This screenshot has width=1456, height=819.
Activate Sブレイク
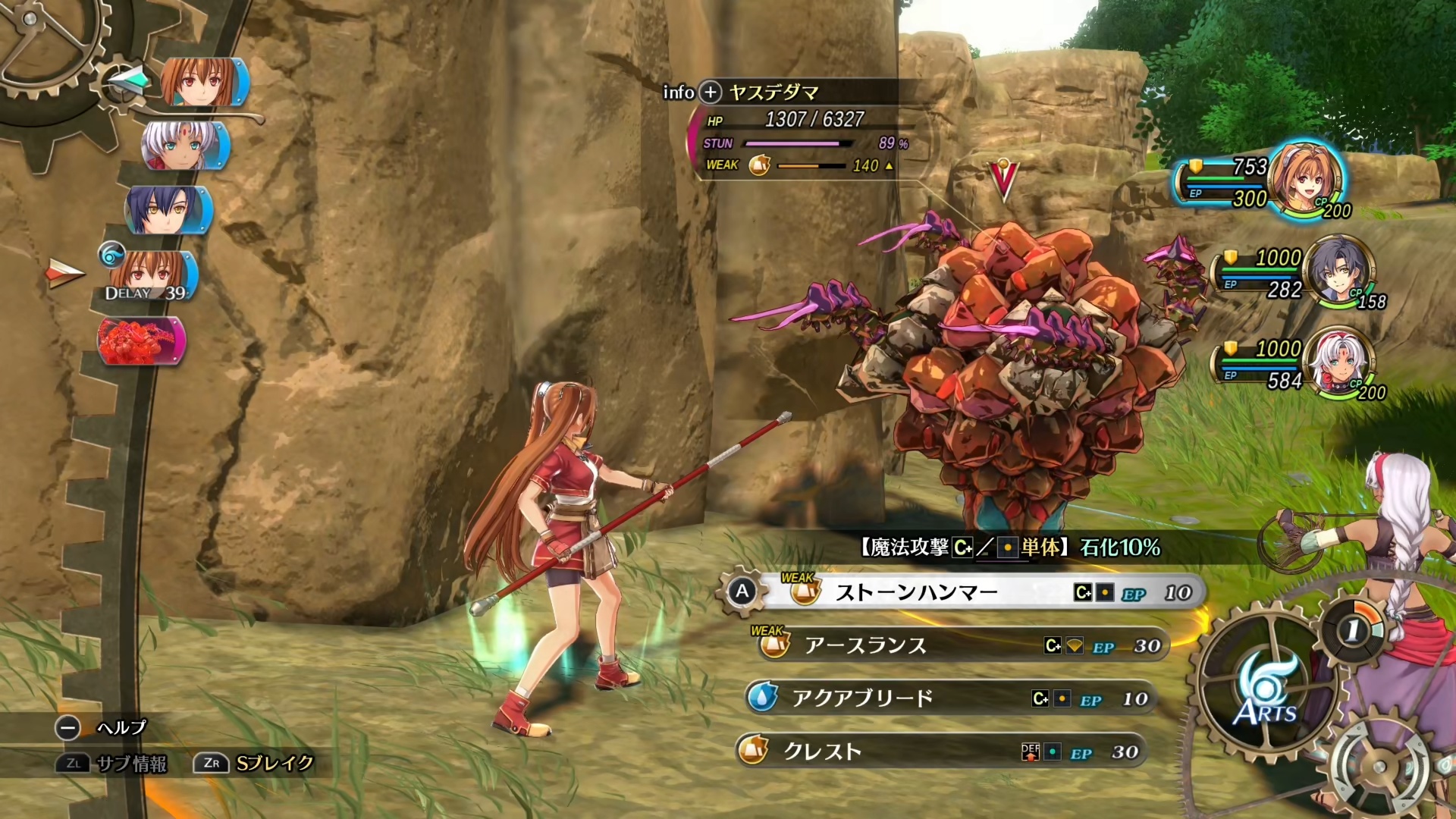coord(254,763)
